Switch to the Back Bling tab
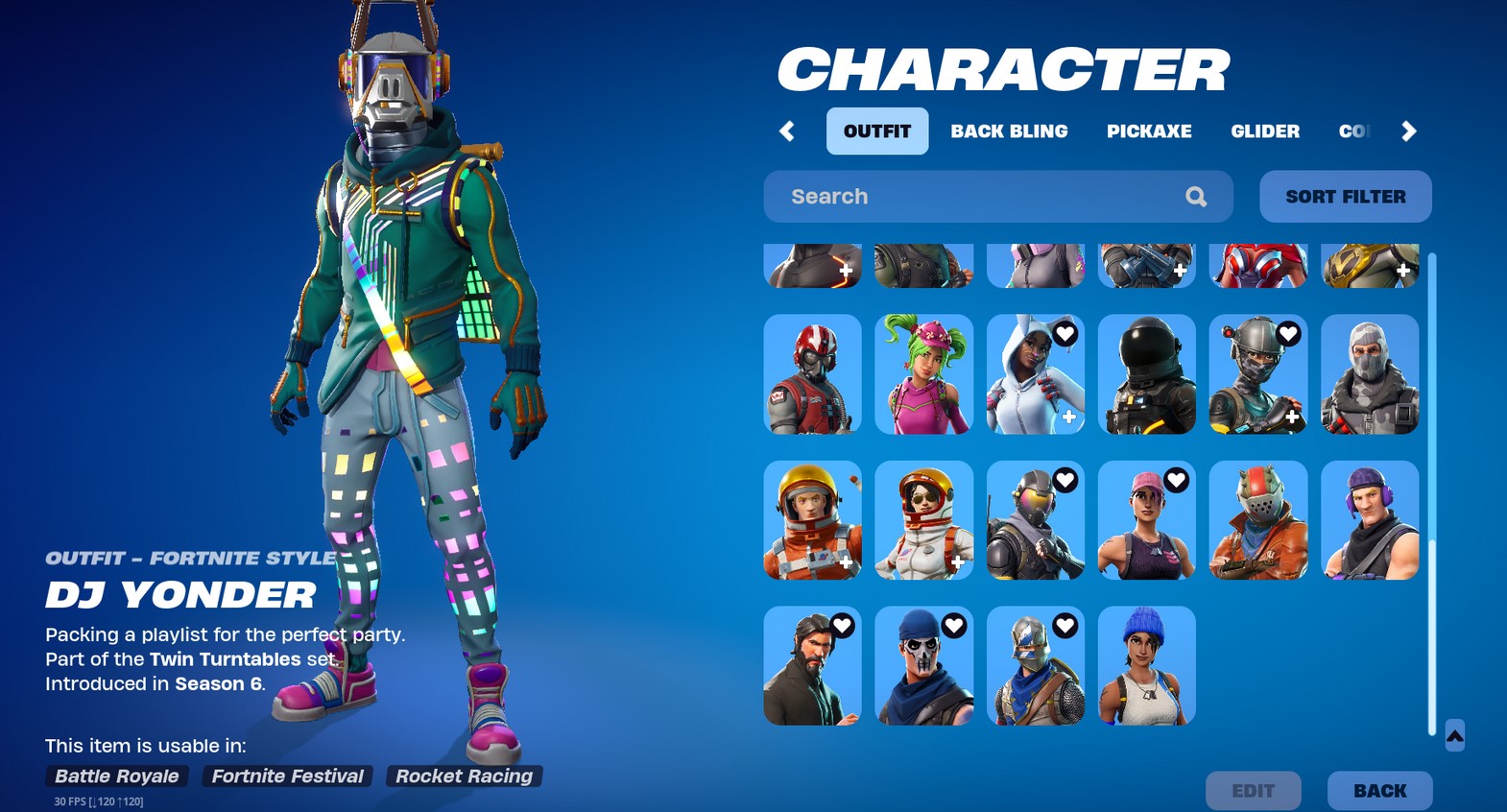Image resolution: width=1507 pixels, height=812 pixels. [1009, 131]
